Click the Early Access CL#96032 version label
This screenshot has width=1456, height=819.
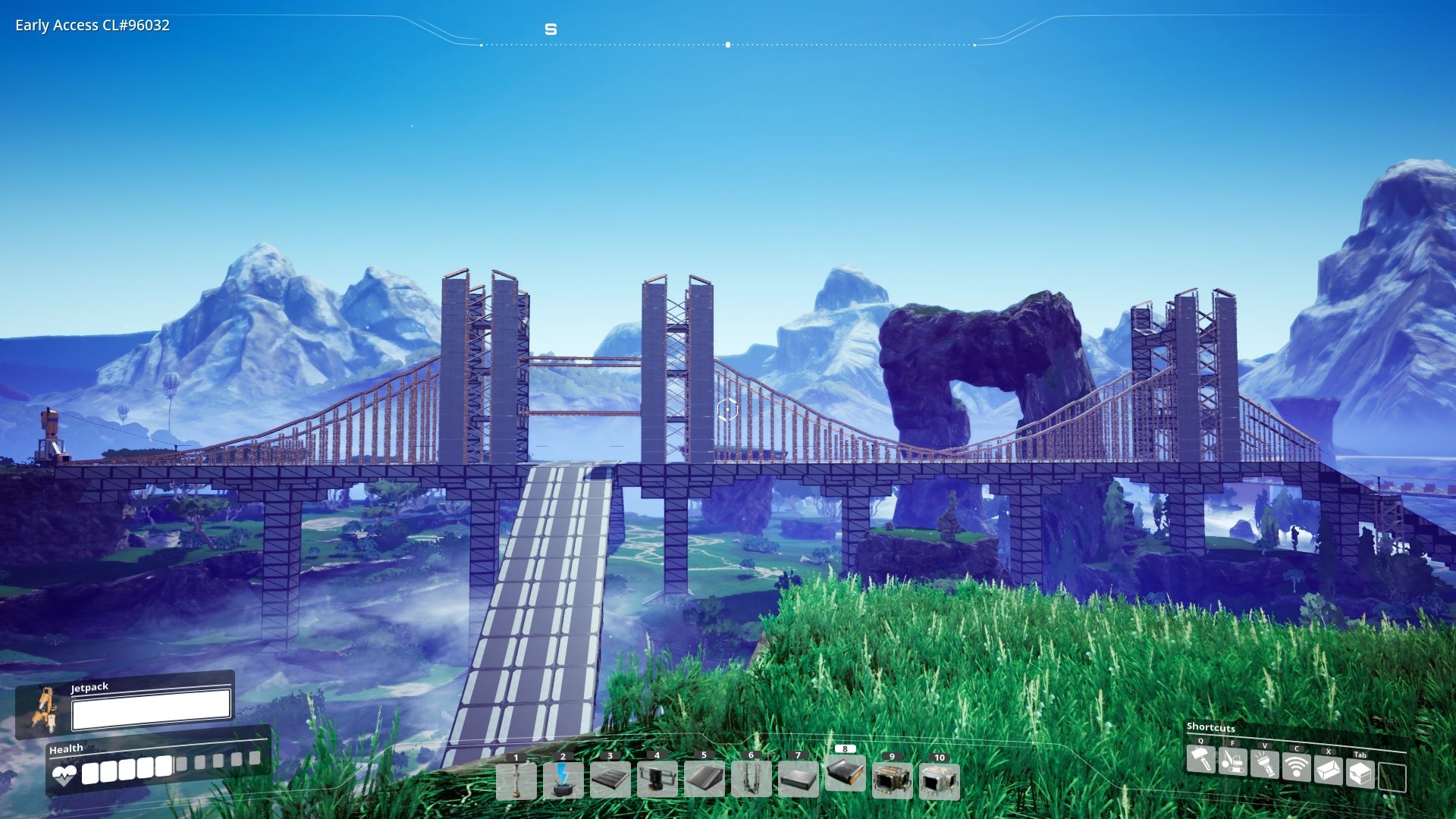(91, 26)
